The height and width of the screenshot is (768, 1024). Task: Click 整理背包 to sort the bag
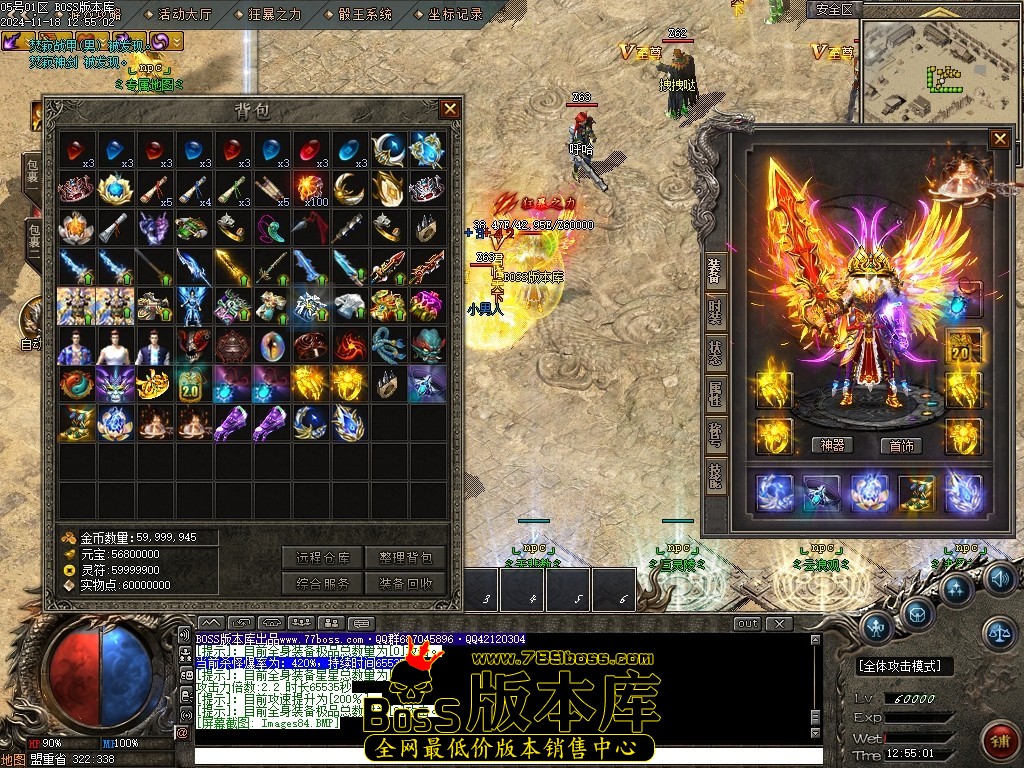pyautogui.click(x=405, y=557)
